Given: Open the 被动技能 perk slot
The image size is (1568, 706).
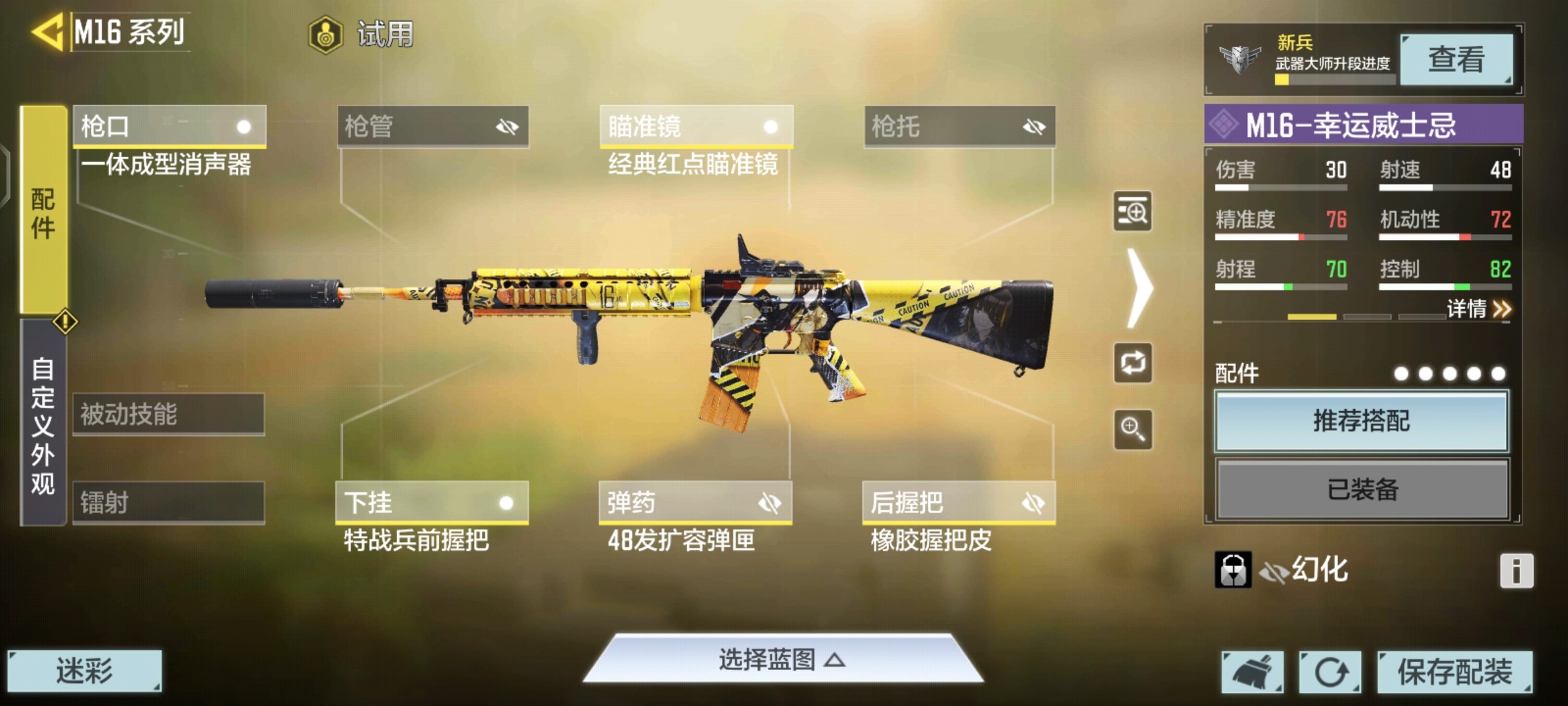Looking at the screenshot, I should [x=169, y=414].
